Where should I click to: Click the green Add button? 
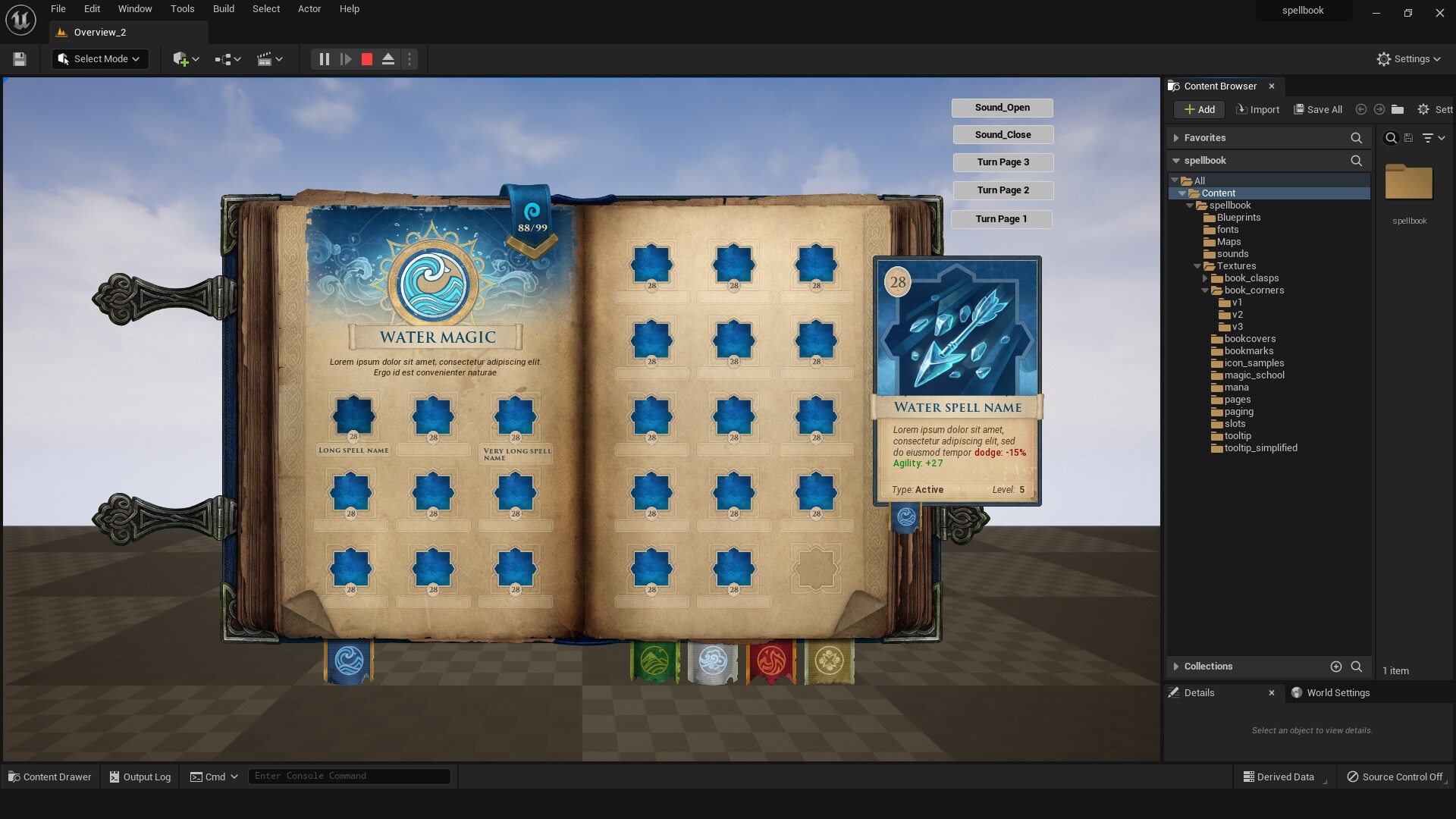(1198, 109)
